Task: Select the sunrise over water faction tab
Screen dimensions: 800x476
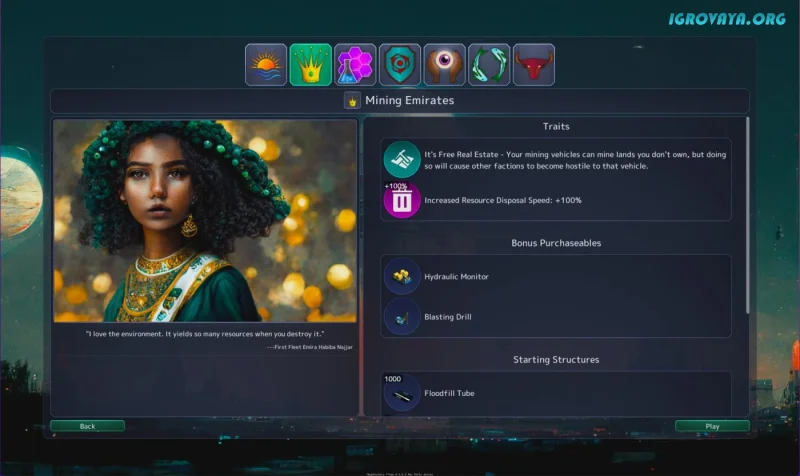Action: [x=266, y=65]
